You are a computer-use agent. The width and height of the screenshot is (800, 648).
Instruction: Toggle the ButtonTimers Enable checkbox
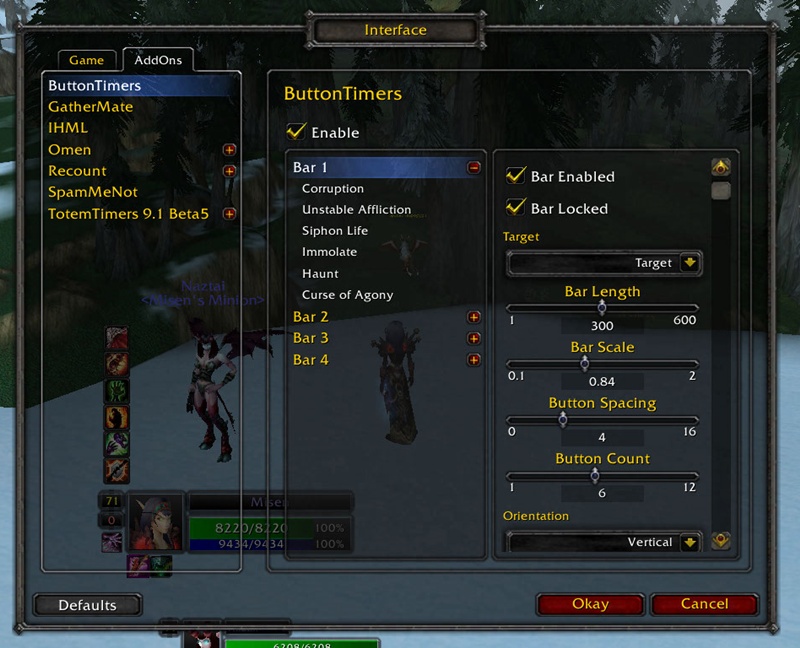pyautogui.click(x=296, y=131)
